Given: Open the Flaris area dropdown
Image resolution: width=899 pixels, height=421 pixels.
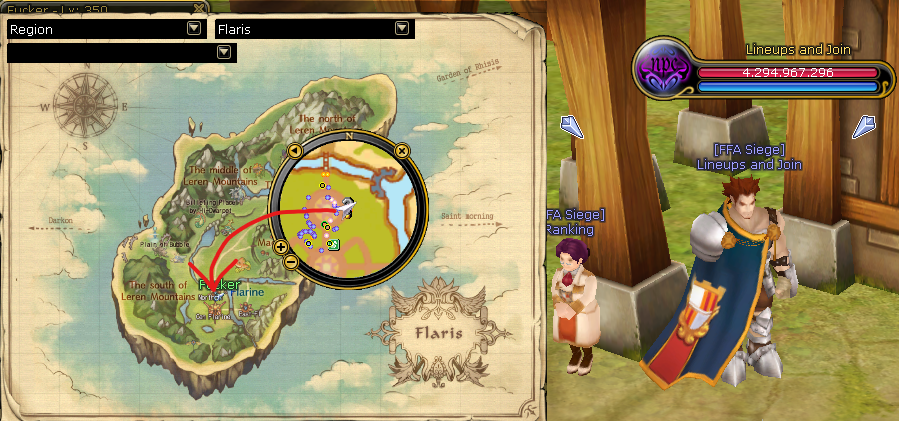Looking at the screenshot, I should coord(402,29).
